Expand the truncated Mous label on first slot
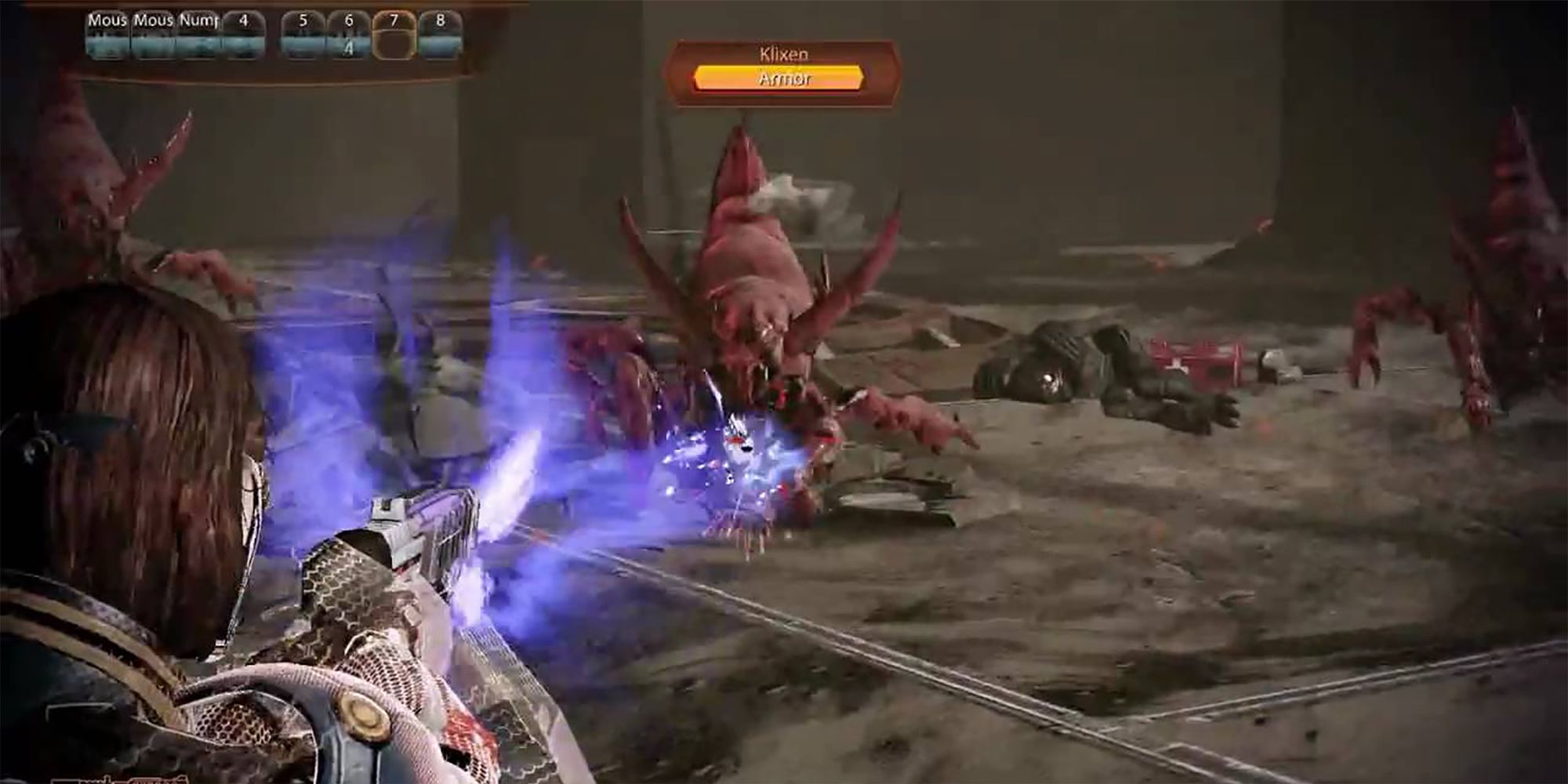This screenshot has width=1568, height=784. click(107, 22)
